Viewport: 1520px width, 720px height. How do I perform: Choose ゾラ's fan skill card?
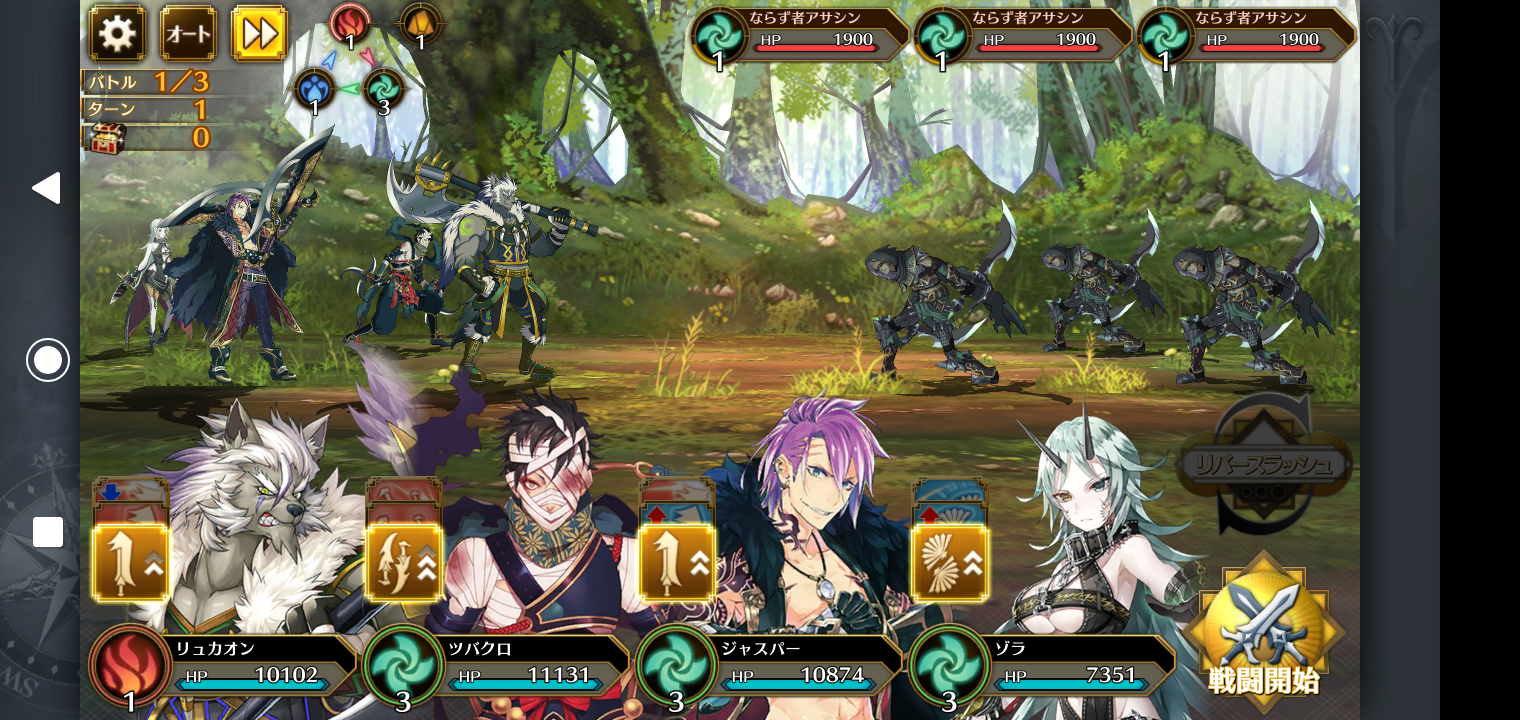tap(949, 561)
